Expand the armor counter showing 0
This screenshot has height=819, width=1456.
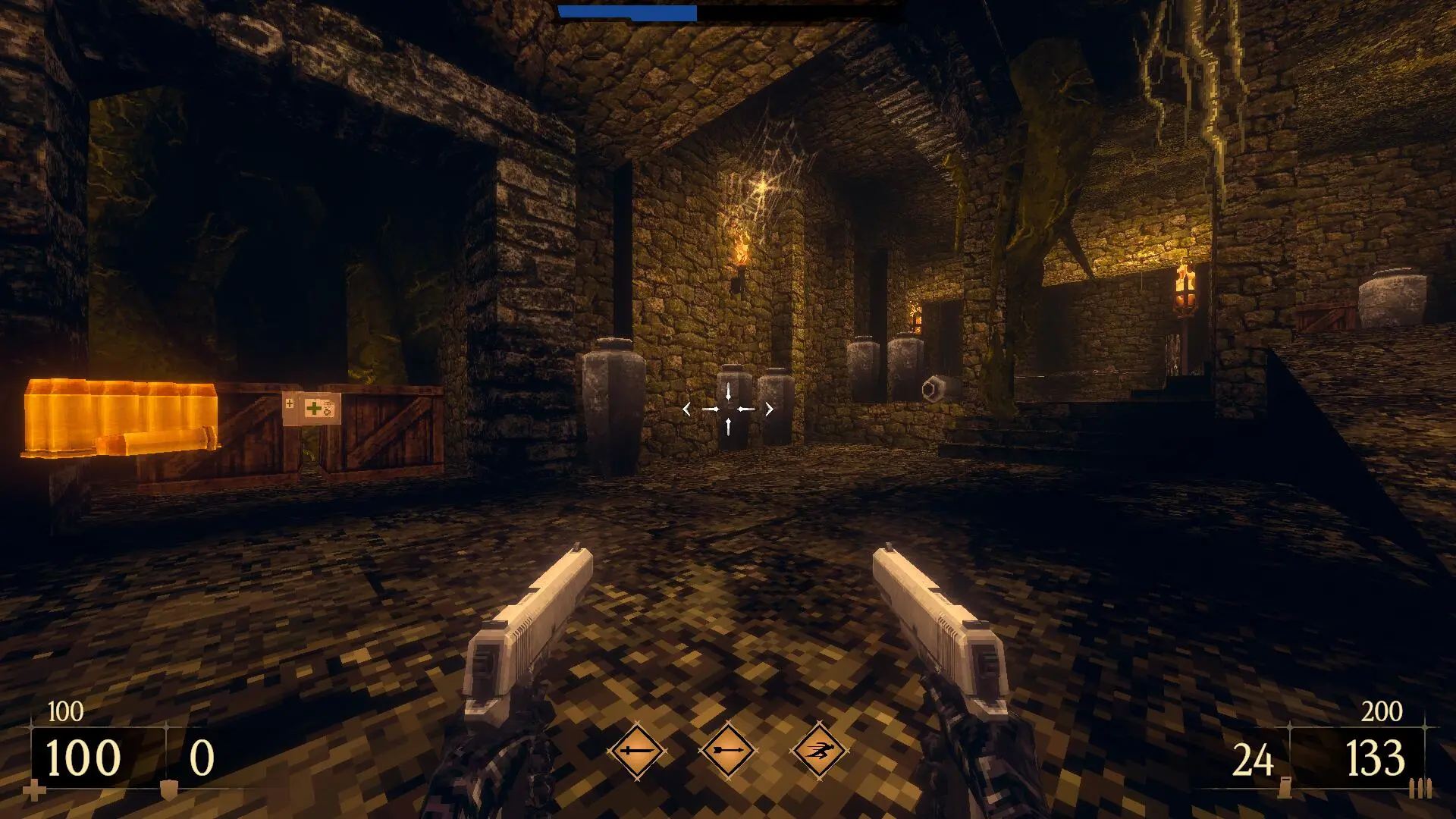click(x=202, y=755)
